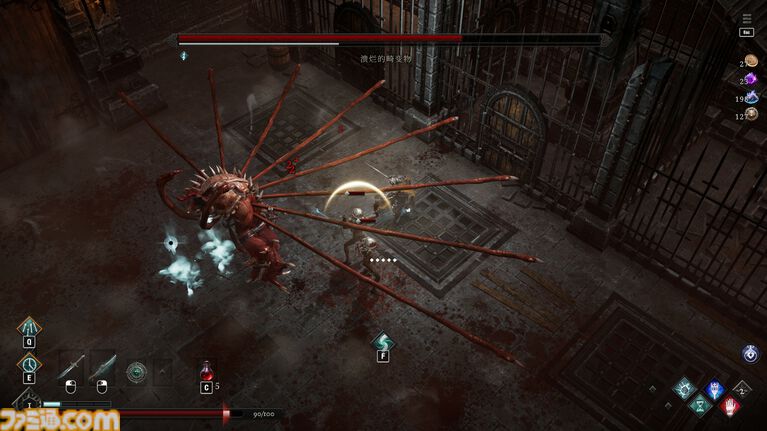Click the gold coin currency icon
767x431 pixels.
pyautogui.click(x=750, y=61)
